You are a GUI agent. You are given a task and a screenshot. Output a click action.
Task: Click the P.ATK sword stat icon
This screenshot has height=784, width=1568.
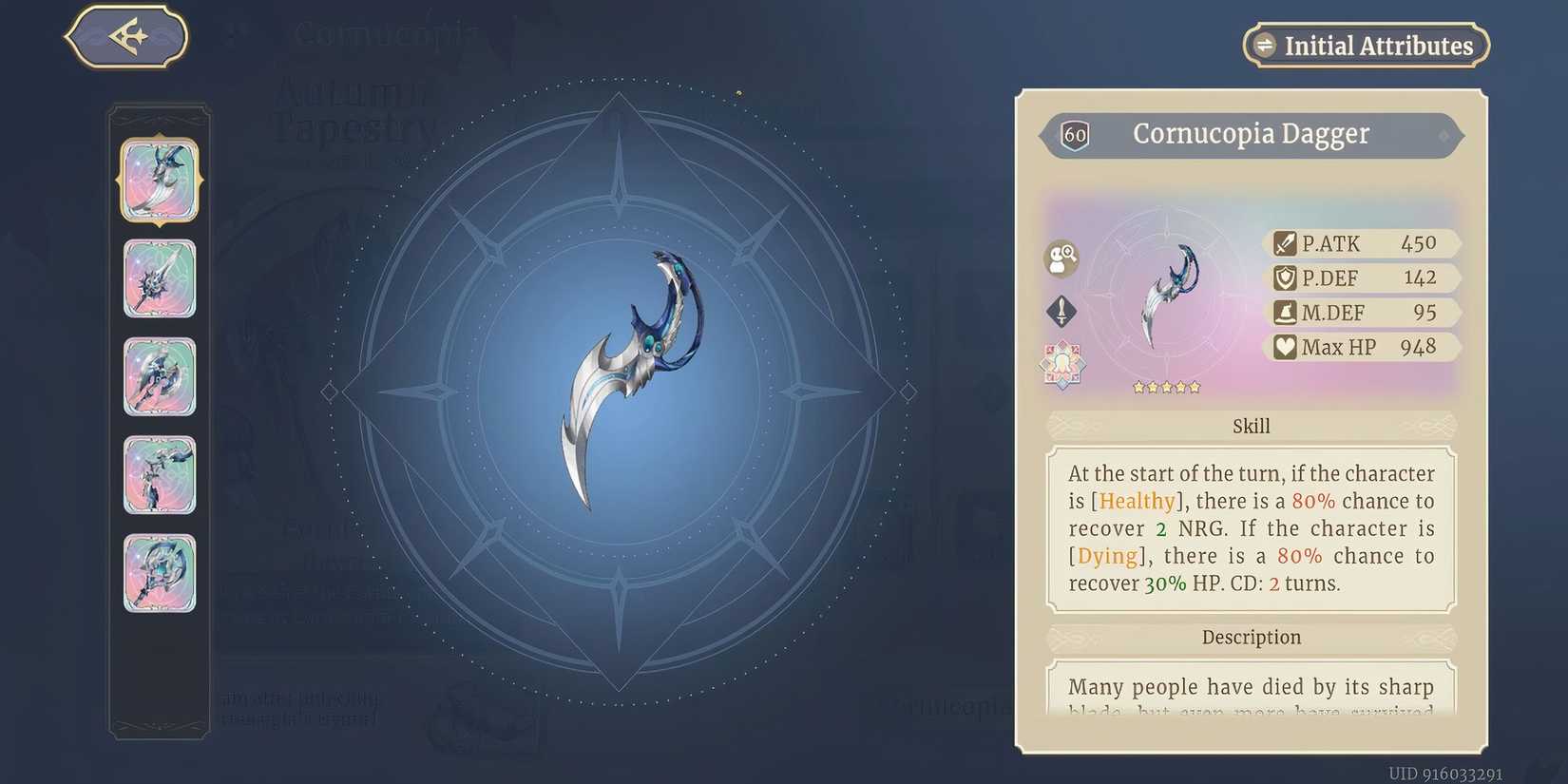pos(1288,243)
